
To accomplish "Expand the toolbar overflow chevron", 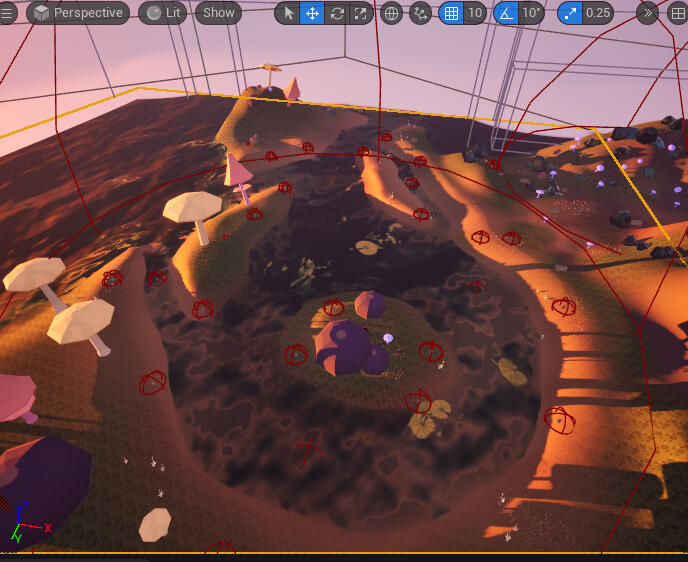I will 648,13.
